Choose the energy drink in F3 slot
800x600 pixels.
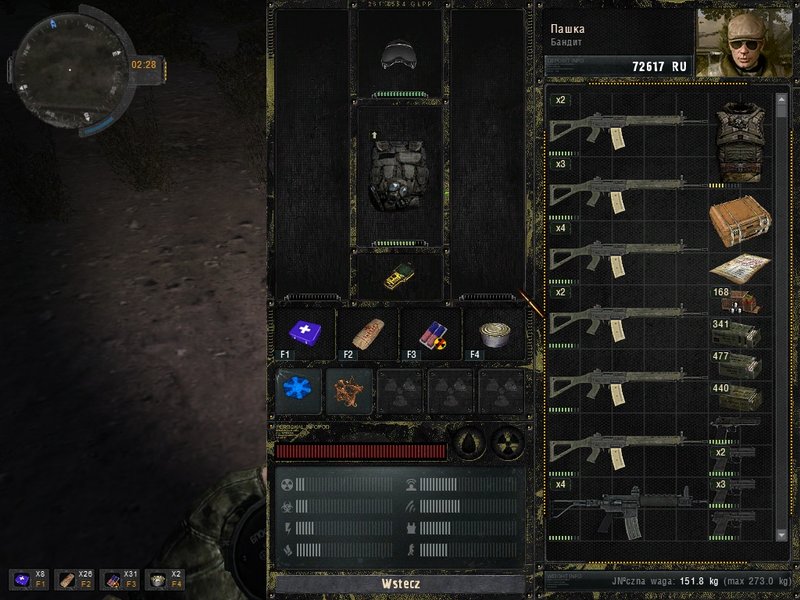click(430, 334)
